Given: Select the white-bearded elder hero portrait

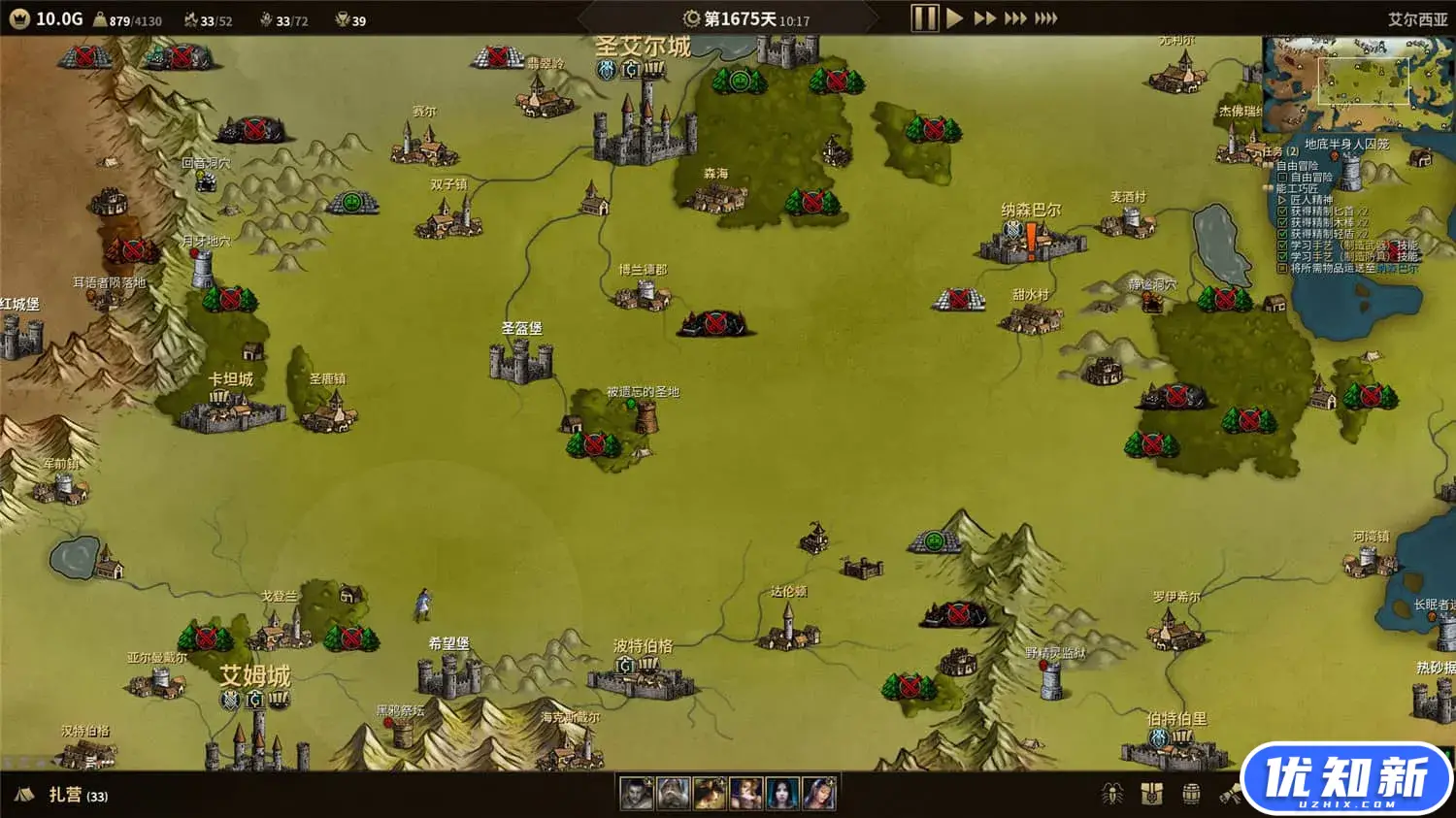Looking at the screenshot, I should (x=673, y=794).
